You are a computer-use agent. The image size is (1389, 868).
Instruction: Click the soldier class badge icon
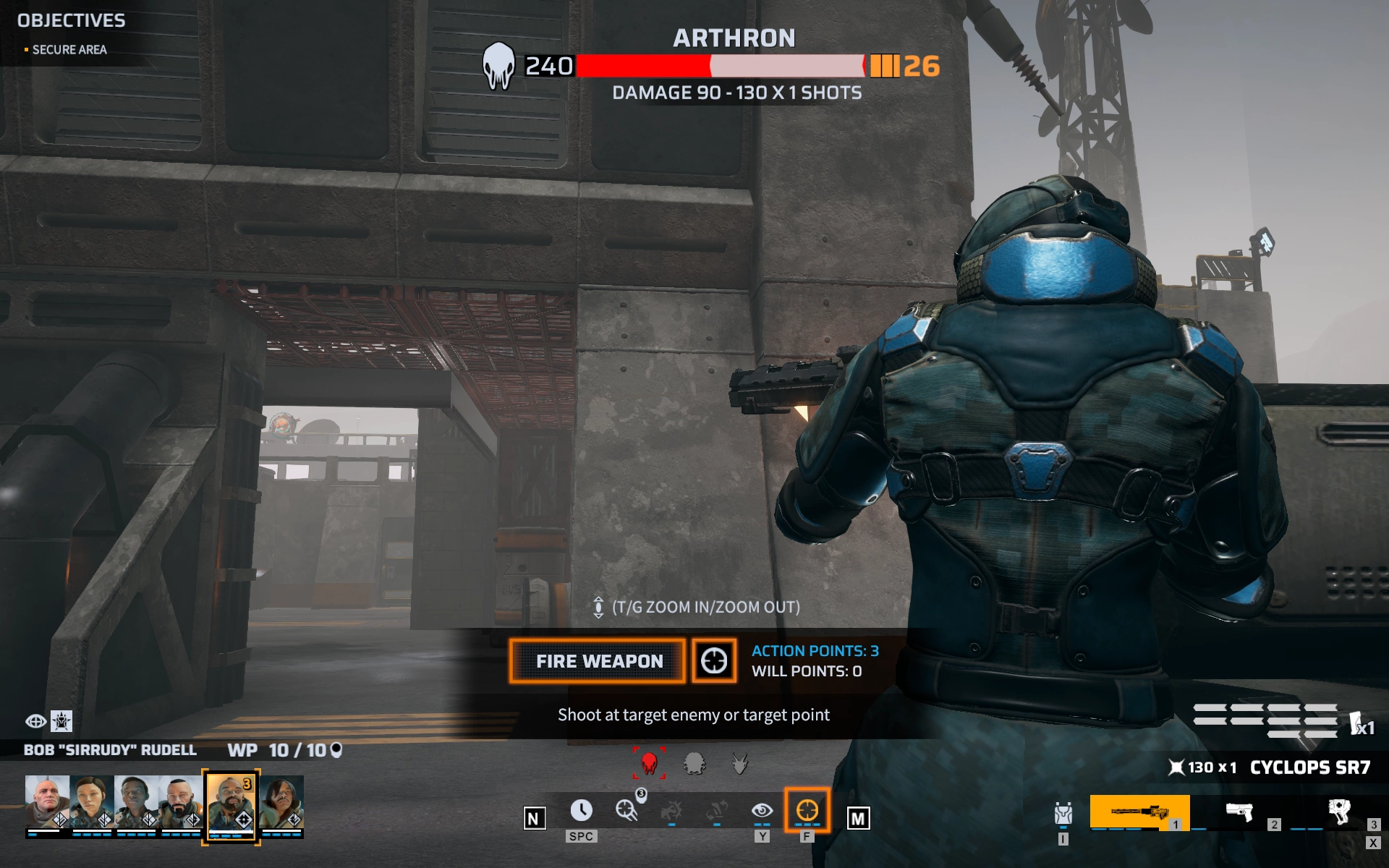62,721
